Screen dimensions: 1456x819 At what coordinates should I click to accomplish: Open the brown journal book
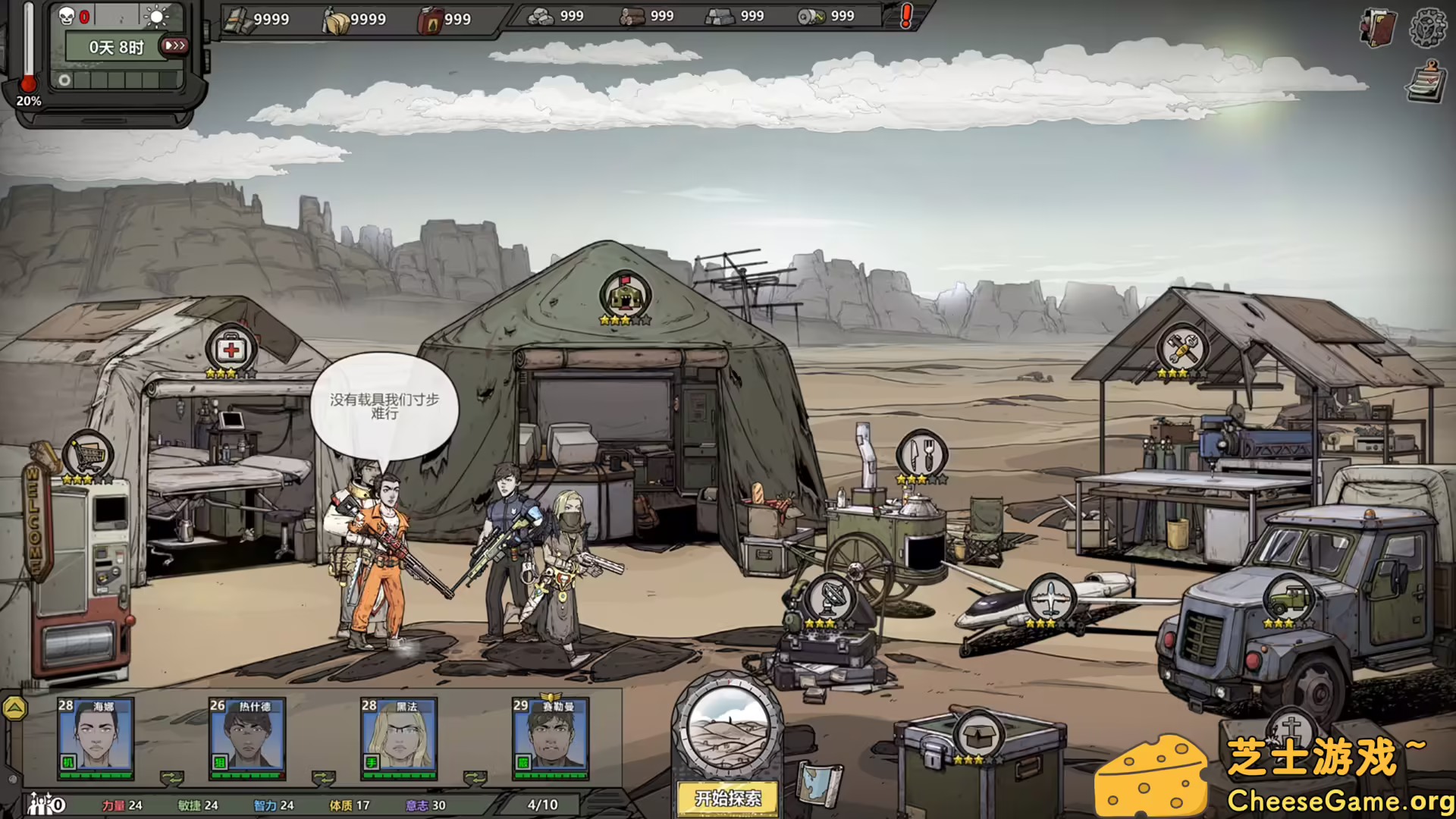coord(1378,29)
